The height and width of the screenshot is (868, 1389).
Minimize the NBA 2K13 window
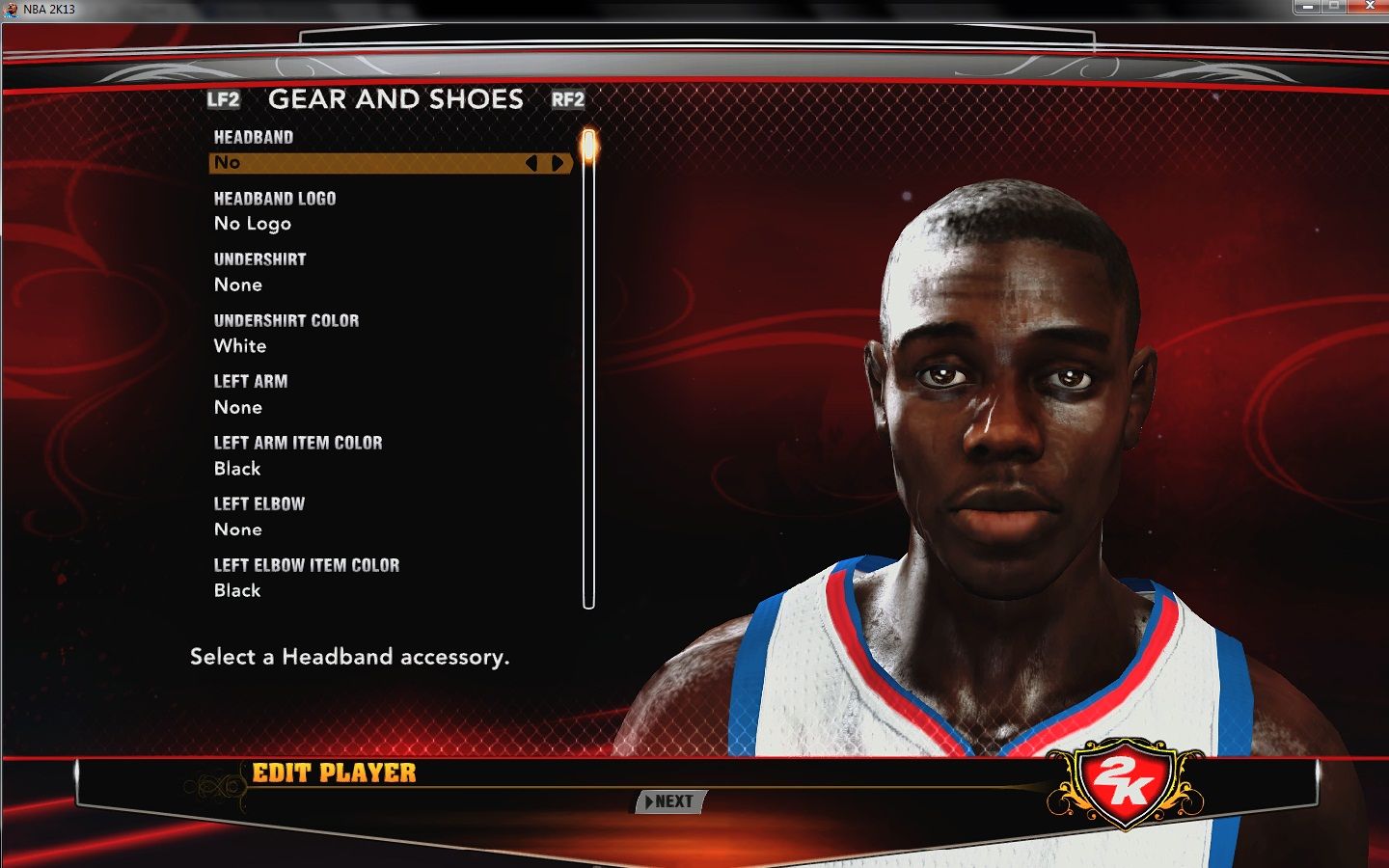click(1307, 7)
